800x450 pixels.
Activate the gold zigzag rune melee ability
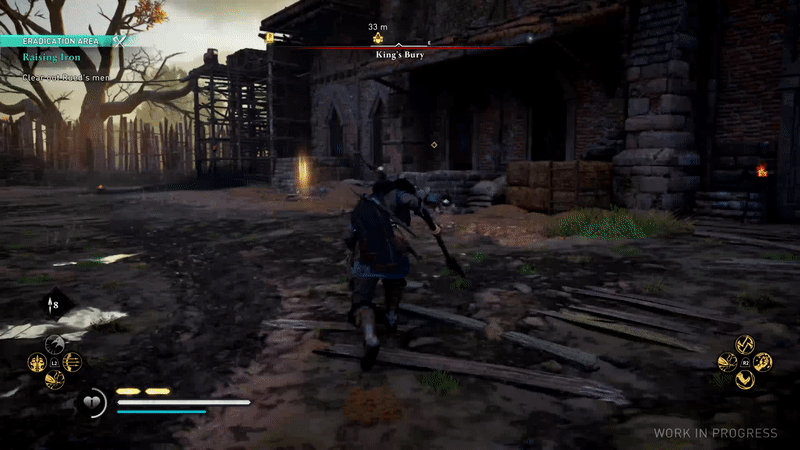(745, 344)
